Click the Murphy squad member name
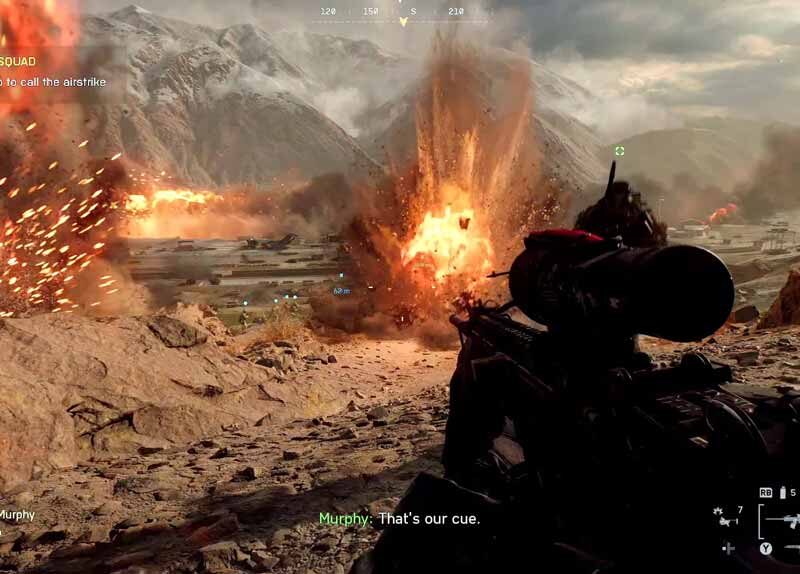 pos(17,515)
